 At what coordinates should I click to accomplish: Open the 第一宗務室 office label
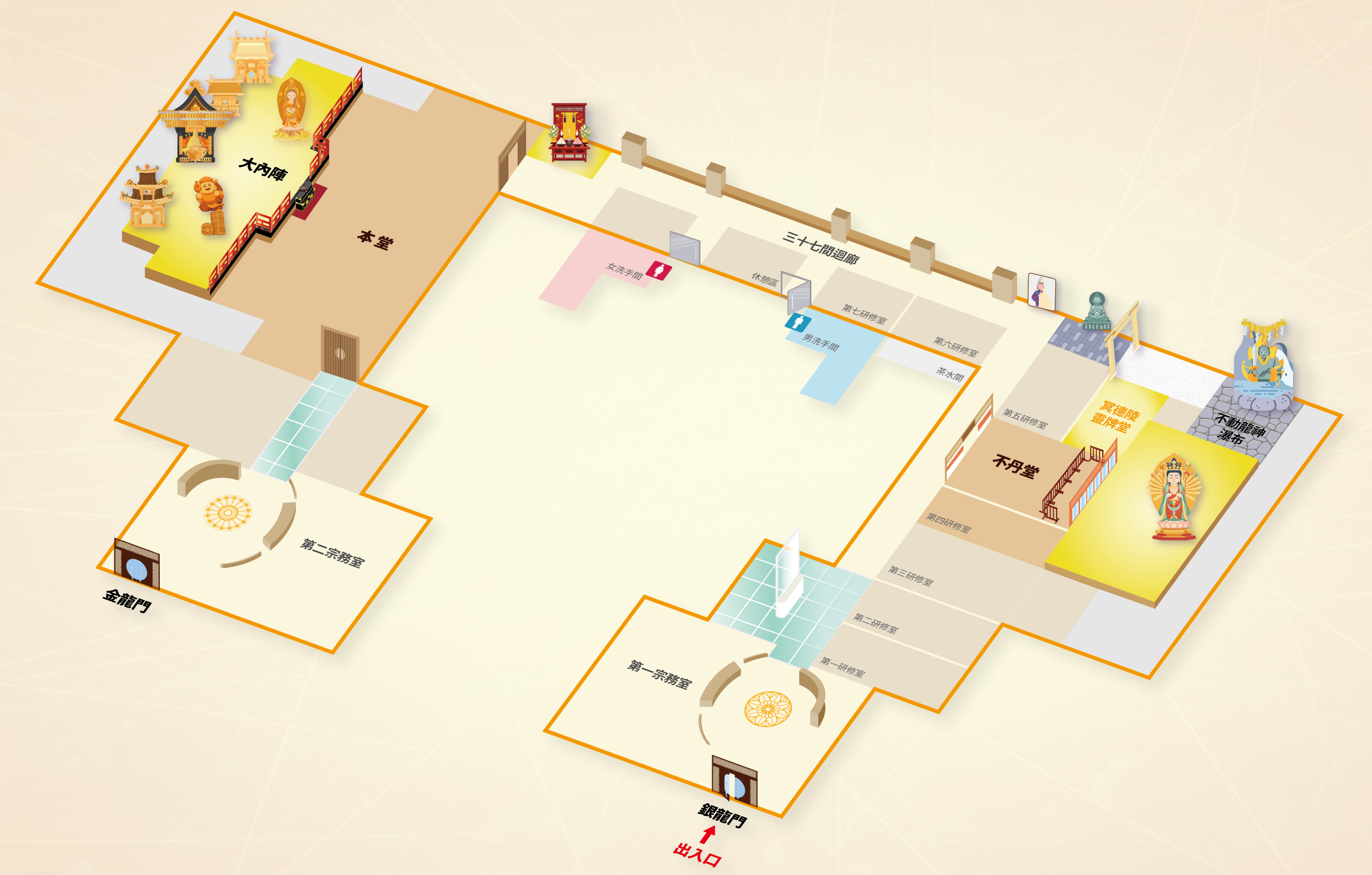point(659,674)
